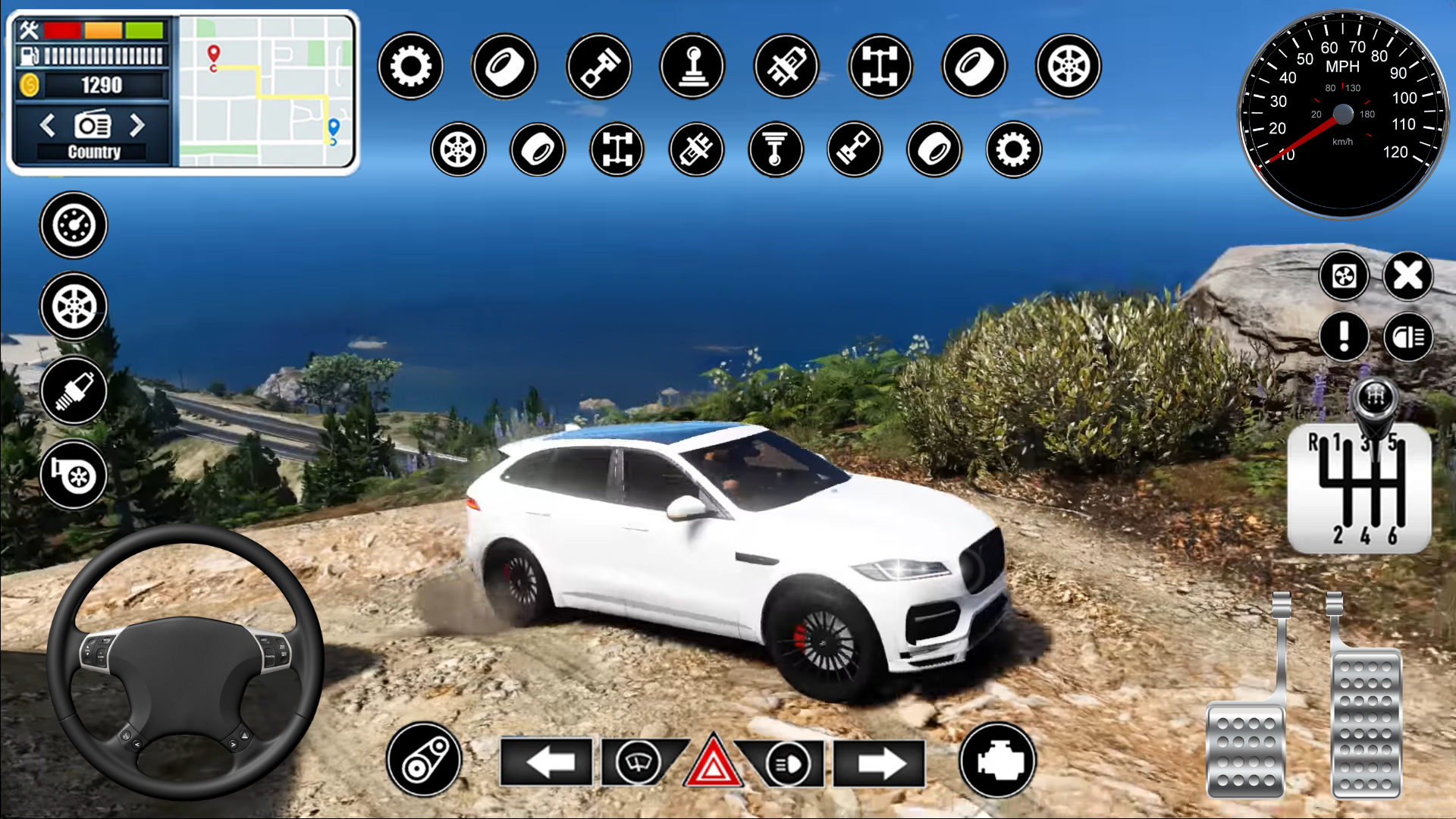Screen dimensions: 1456x819
Task: Switch to the previous radio station
Action: click(48, 125)
